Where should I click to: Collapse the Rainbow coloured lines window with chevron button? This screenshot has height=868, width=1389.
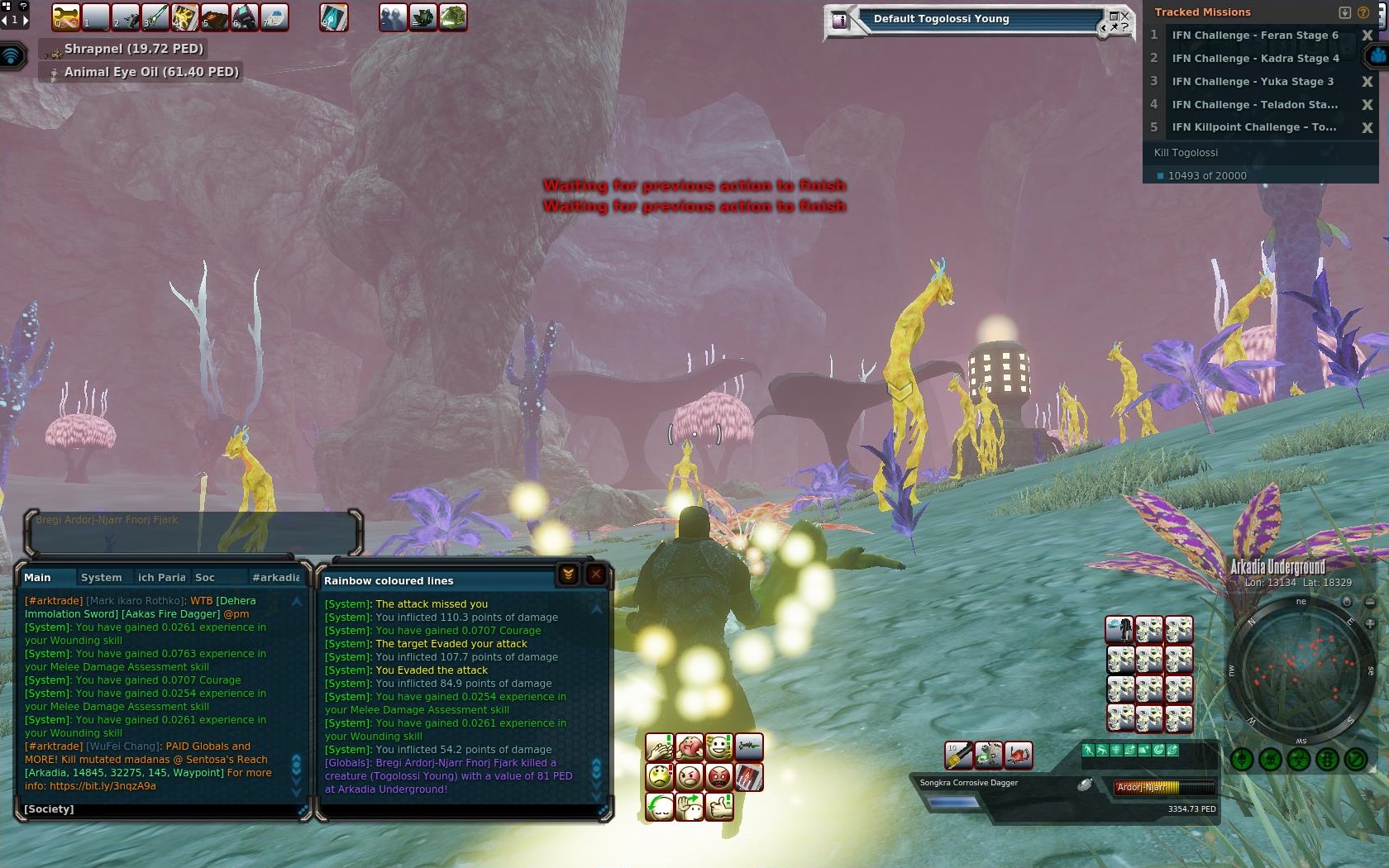coord(568,575)
